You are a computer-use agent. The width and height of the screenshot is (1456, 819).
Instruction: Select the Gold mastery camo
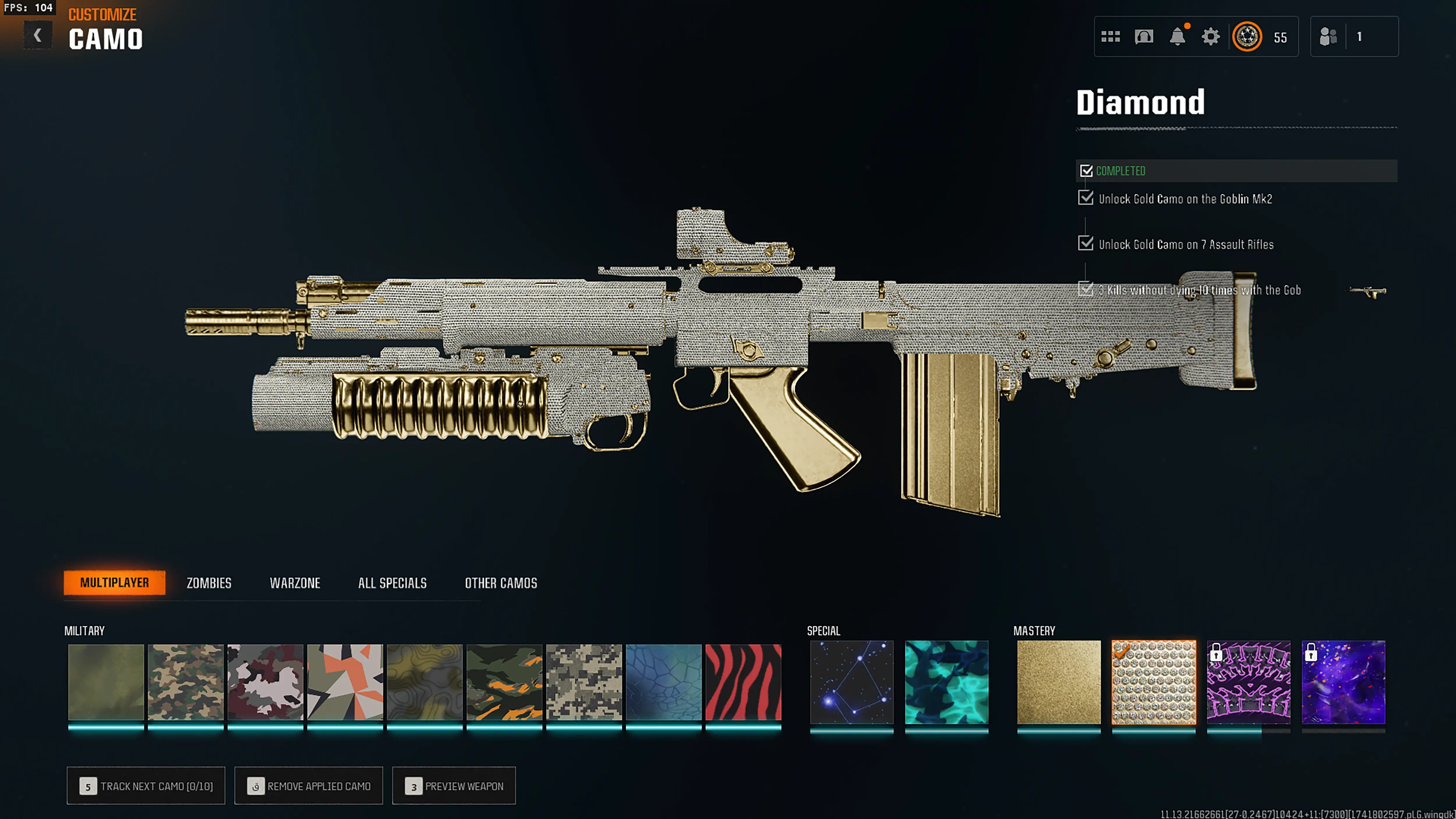pos(1059,682)
